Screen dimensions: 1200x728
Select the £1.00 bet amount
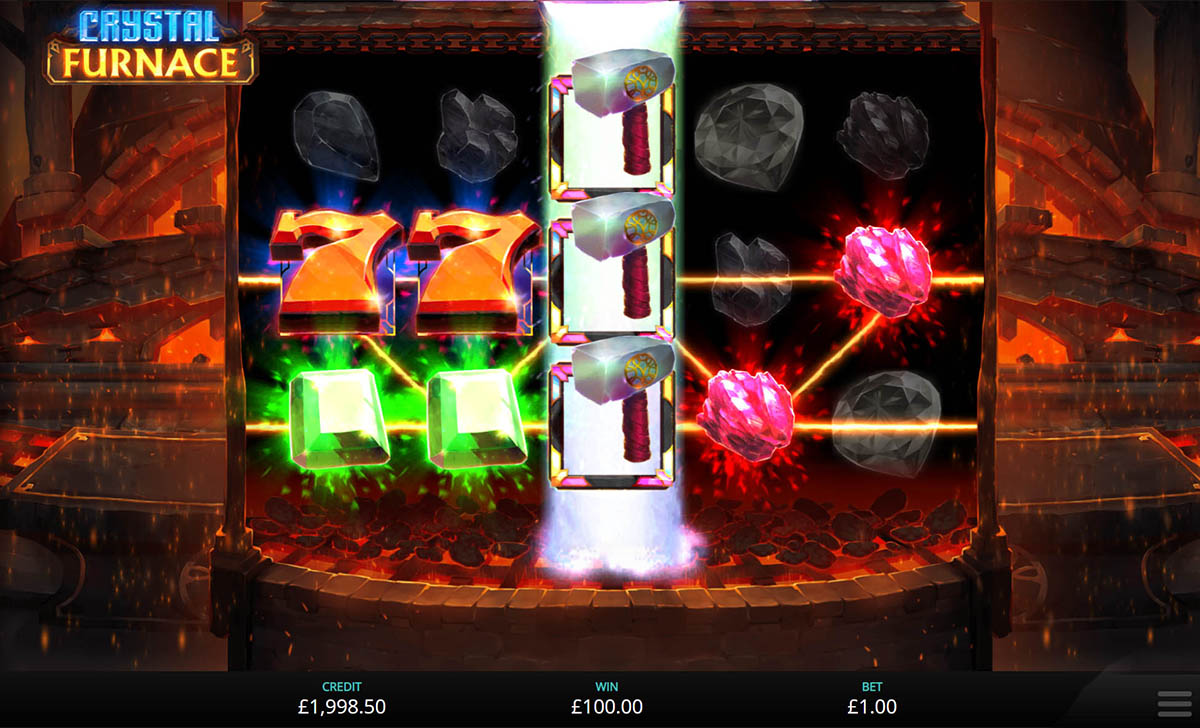click(x=872, y=706)
